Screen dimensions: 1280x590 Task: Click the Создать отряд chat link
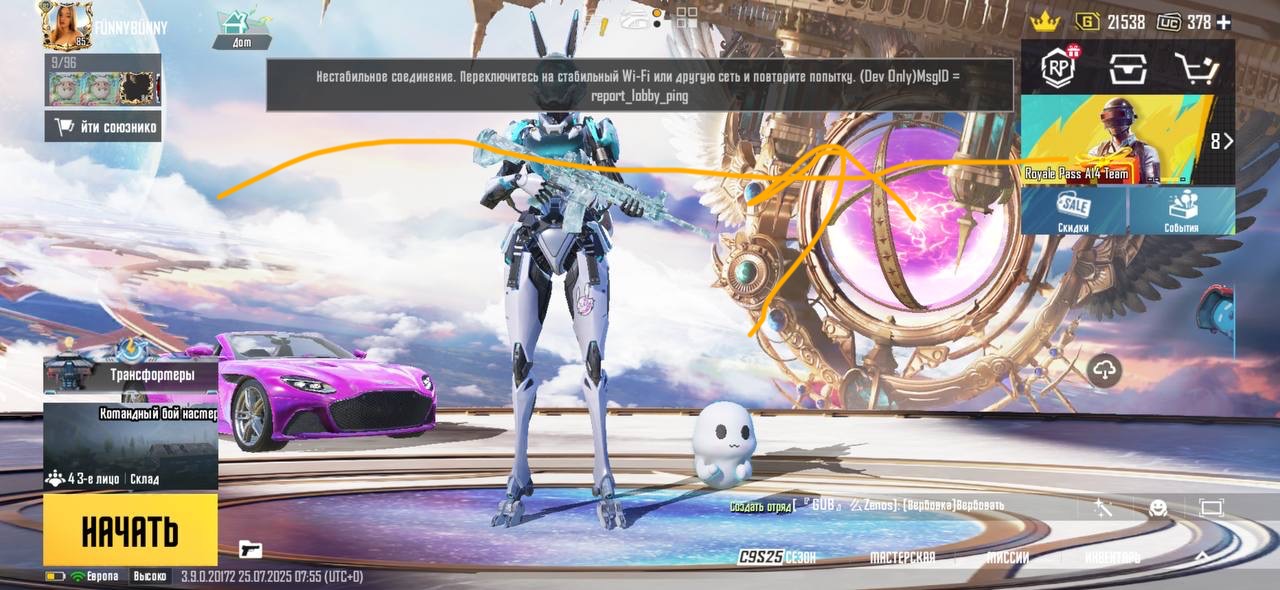[760, 506]
